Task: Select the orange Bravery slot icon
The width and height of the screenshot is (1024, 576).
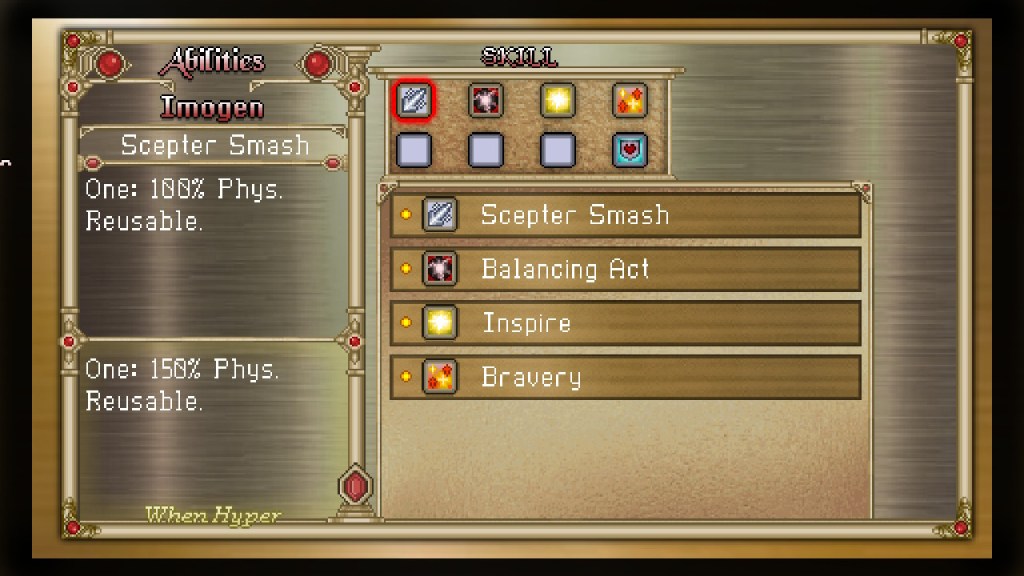Action: click(x=630, y=100)
